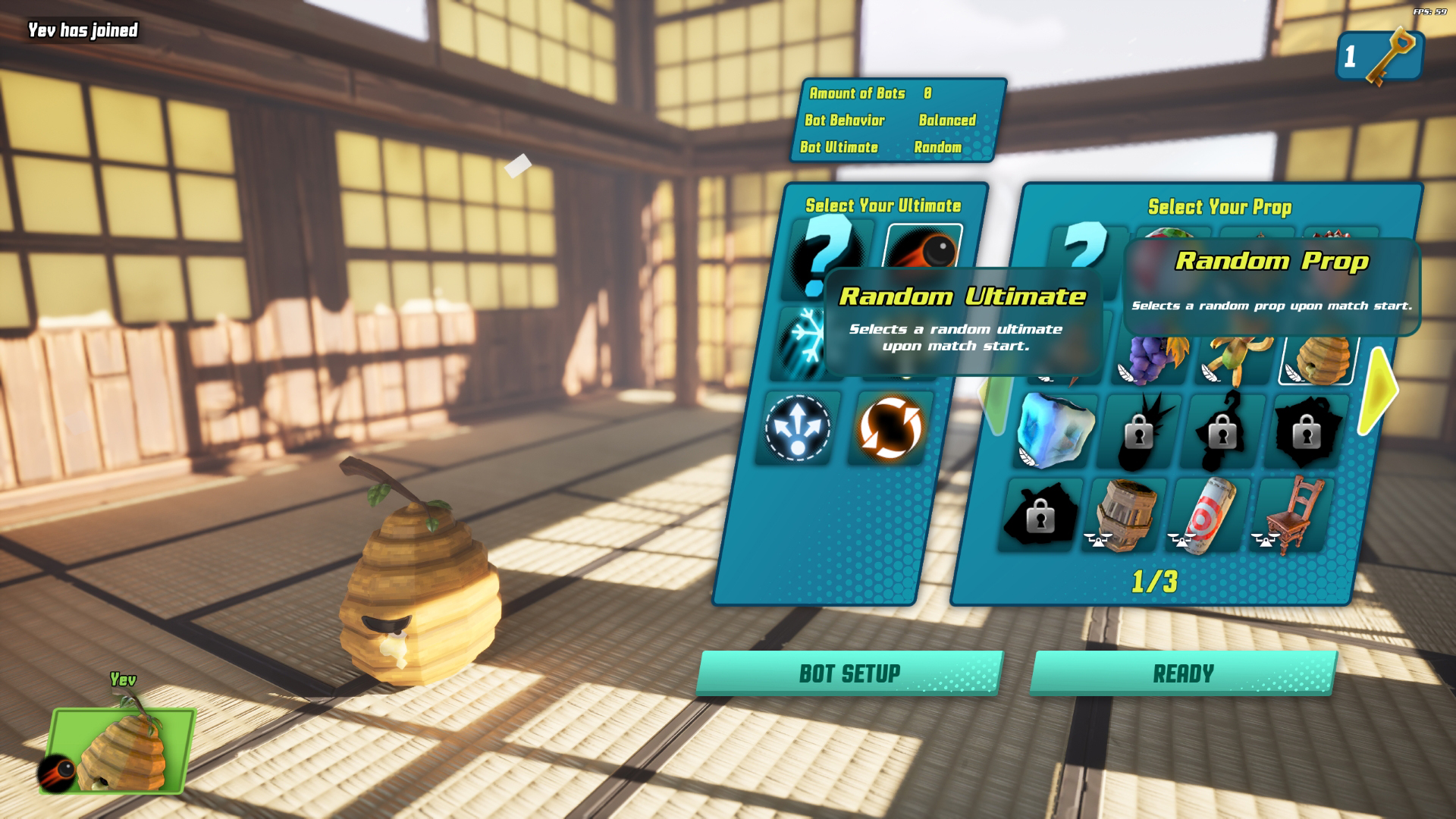
Task: Change the Bot Behavior setting
Action: 946,121
